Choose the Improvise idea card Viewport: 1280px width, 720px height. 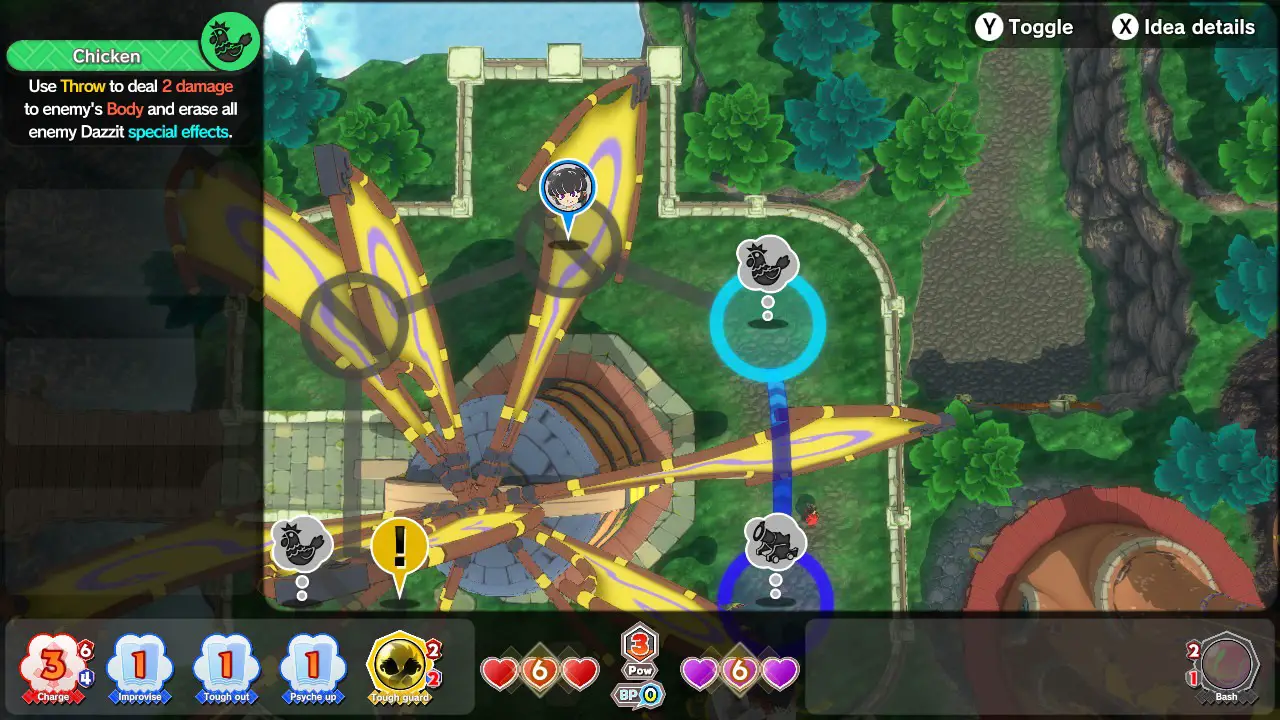[x=140, y=665]
